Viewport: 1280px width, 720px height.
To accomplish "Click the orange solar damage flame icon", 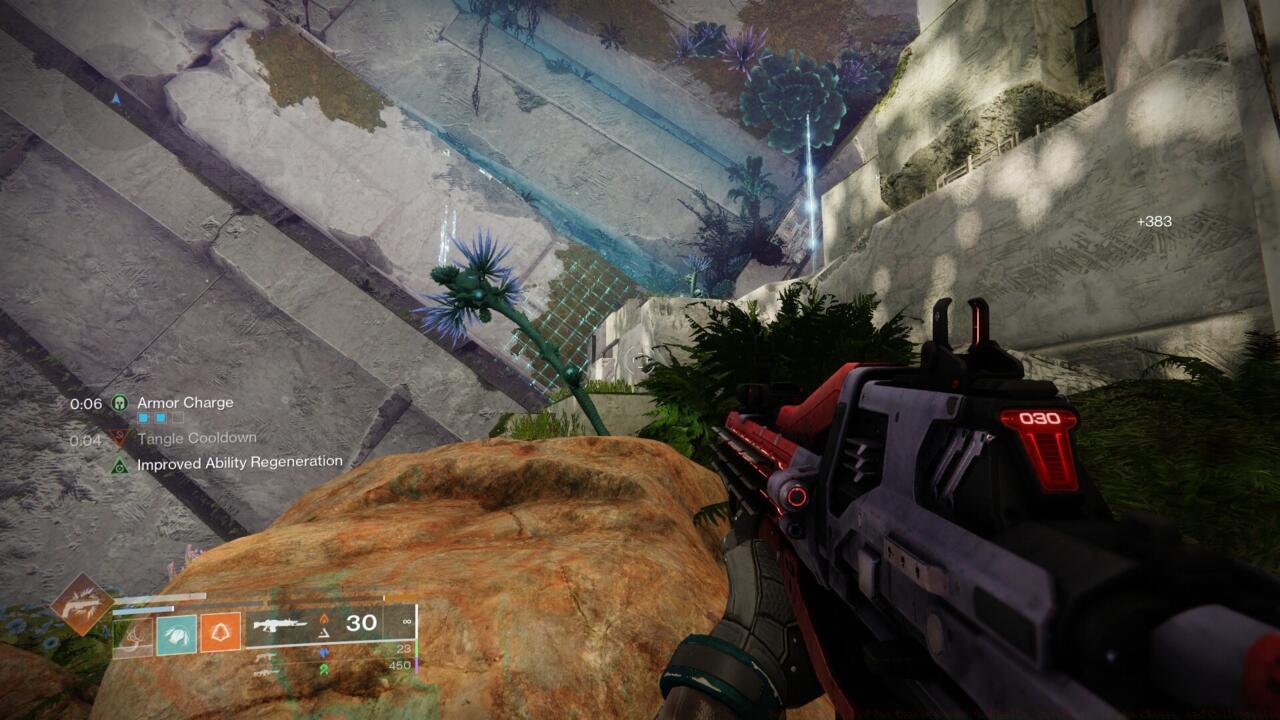I will pos(322,619).
